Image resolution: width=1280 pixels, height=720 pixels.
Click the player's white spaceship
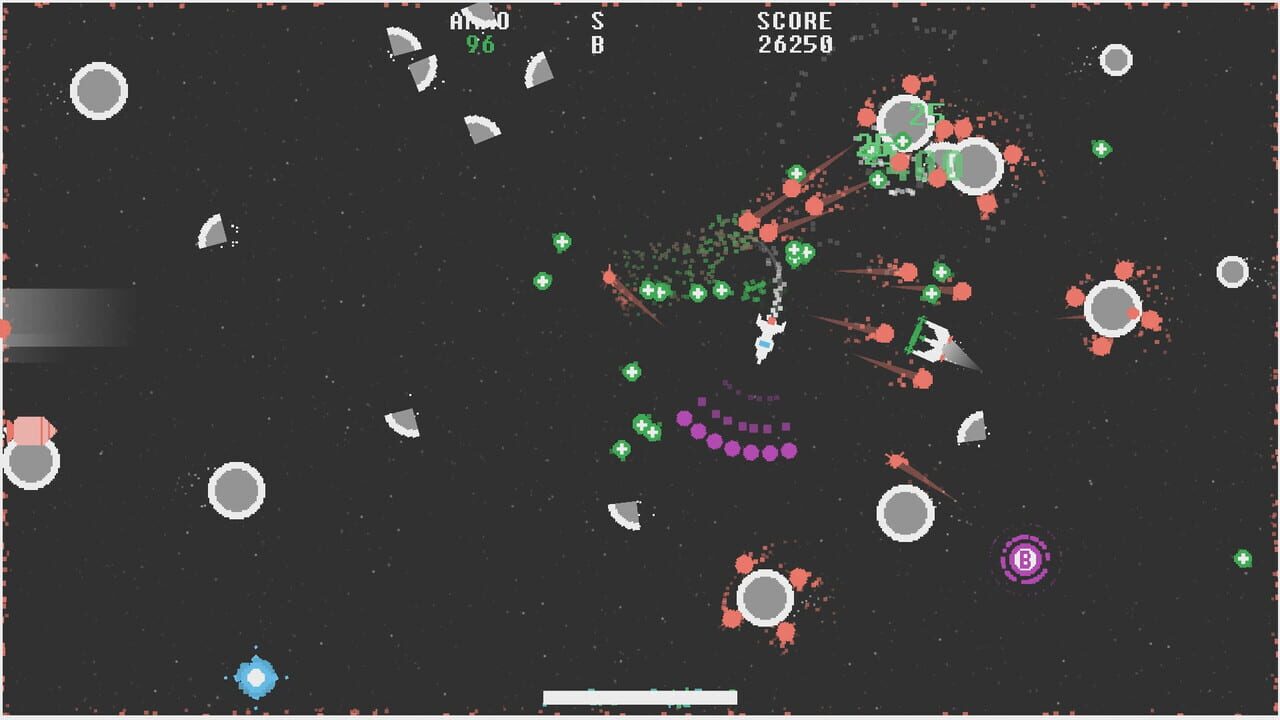(x=765, y=340)
